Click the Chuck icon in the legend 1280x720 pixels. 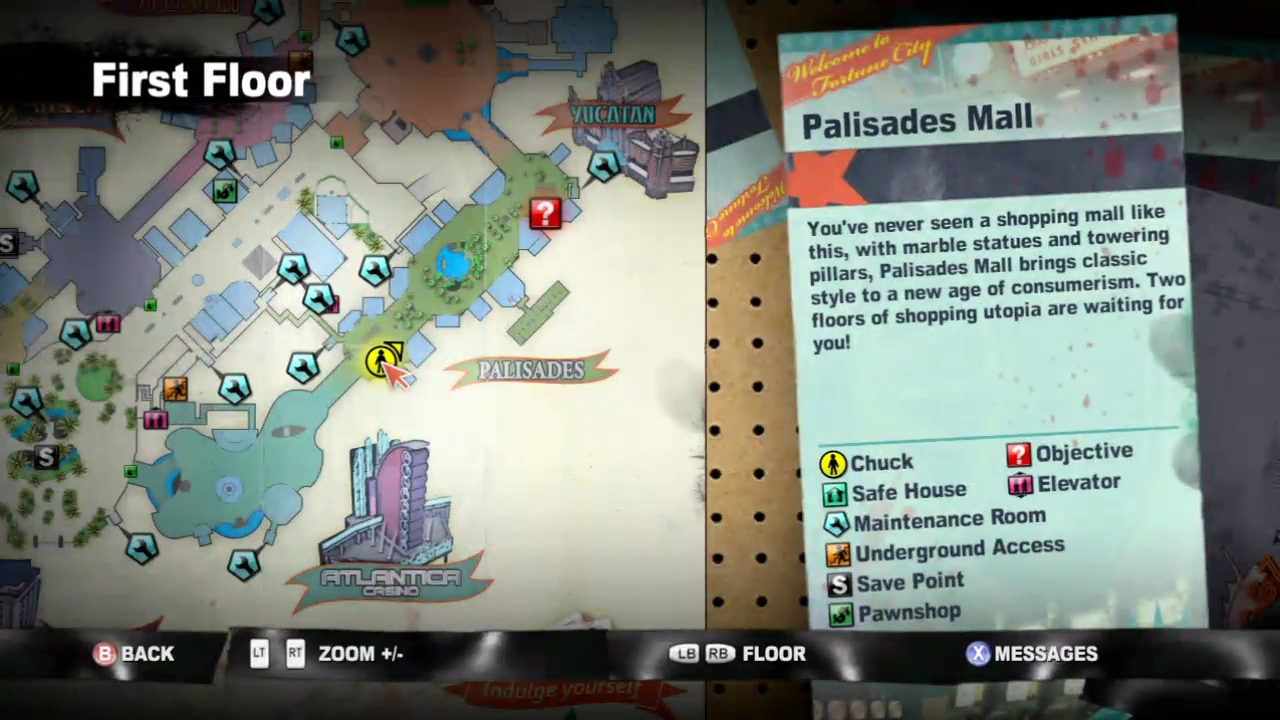[x=835, y=462]
